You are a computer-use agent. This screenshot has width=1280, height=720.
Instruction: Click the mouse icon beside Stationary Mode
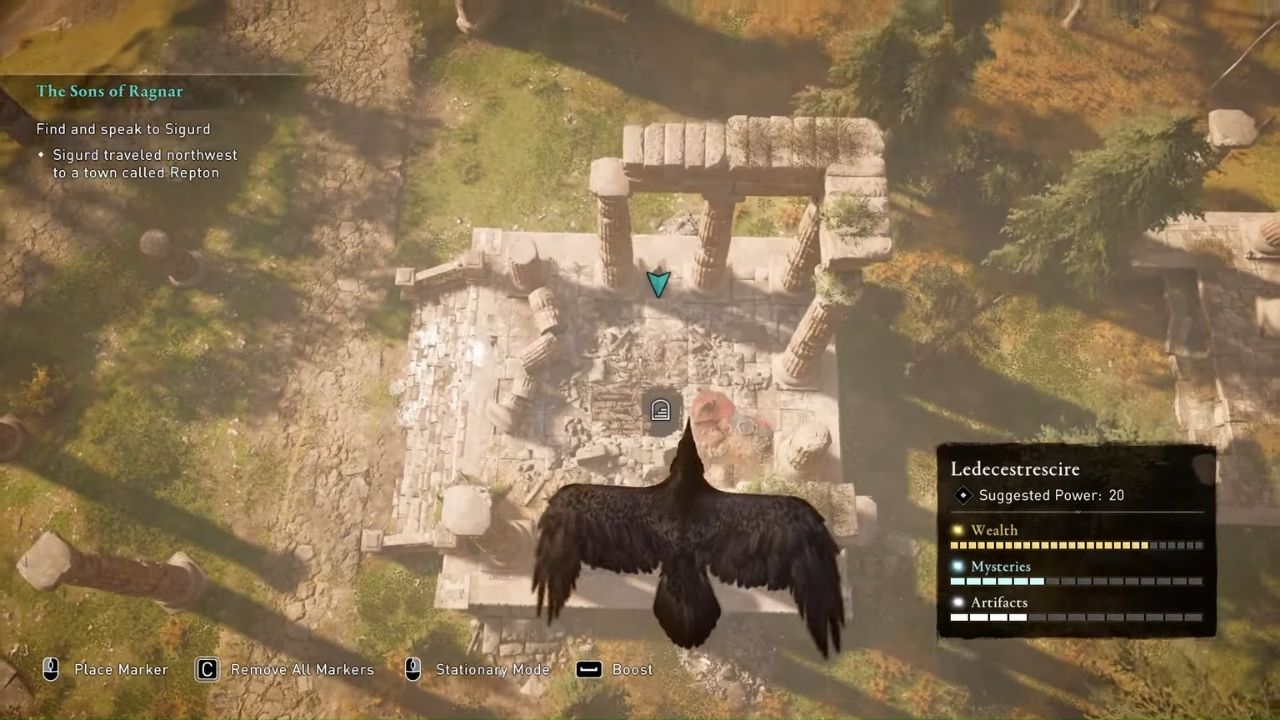click(x=413, y=670)
